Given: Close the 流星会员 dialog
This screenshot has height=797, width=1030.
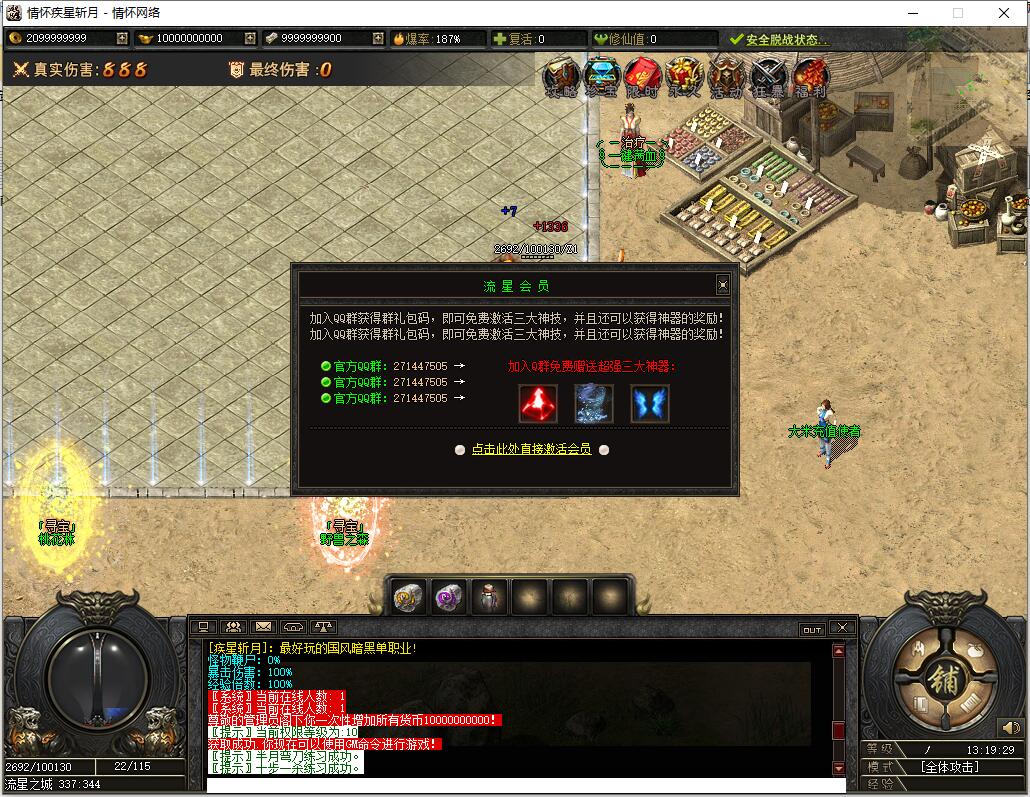Looking at the screenshot, I should (723, 285).
